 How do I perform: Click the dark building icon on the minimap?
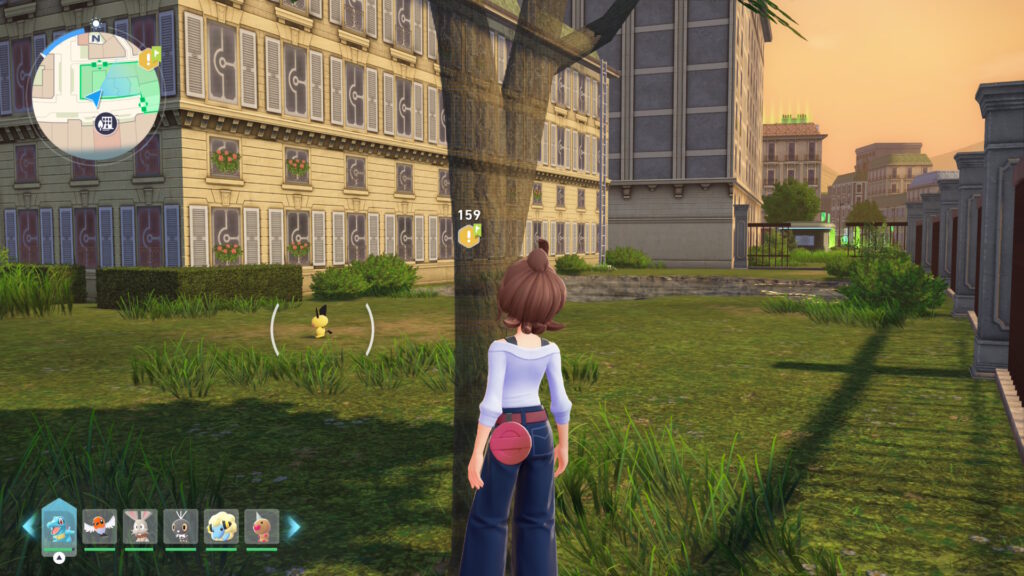(103, 124)
